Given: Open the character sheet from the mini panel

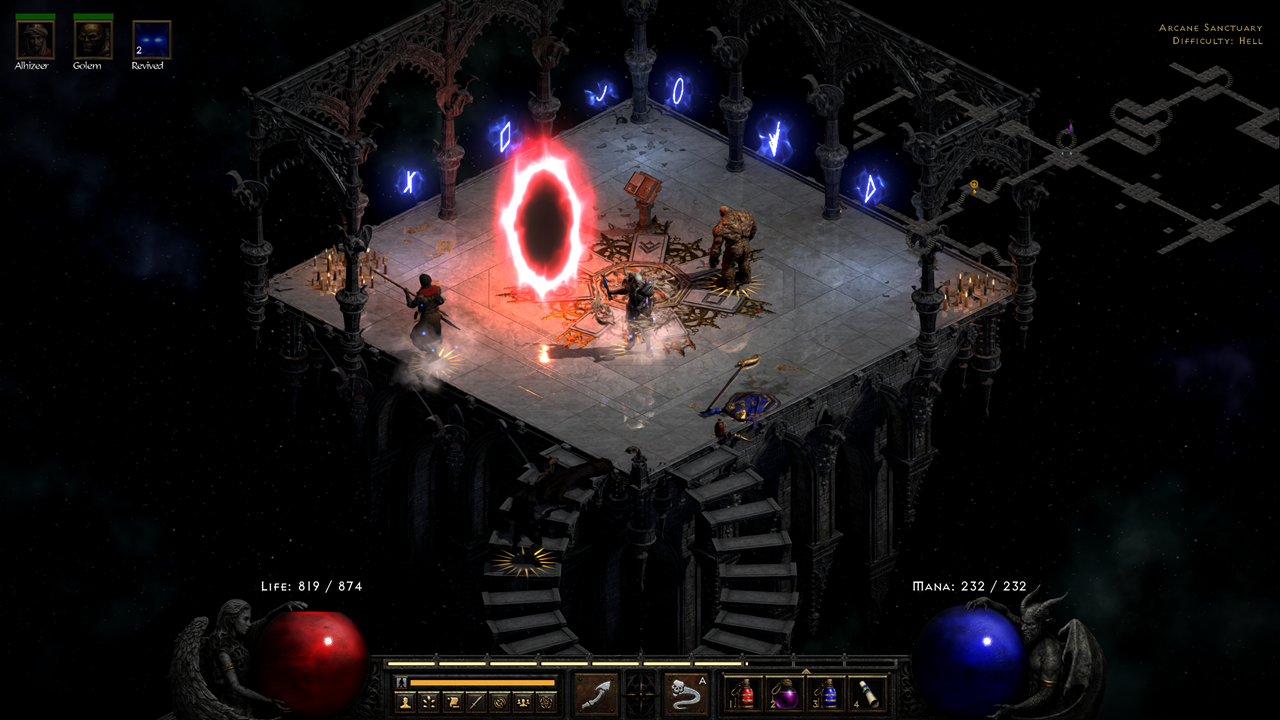Looking at the screenshot, I should (x=406, y=702).
